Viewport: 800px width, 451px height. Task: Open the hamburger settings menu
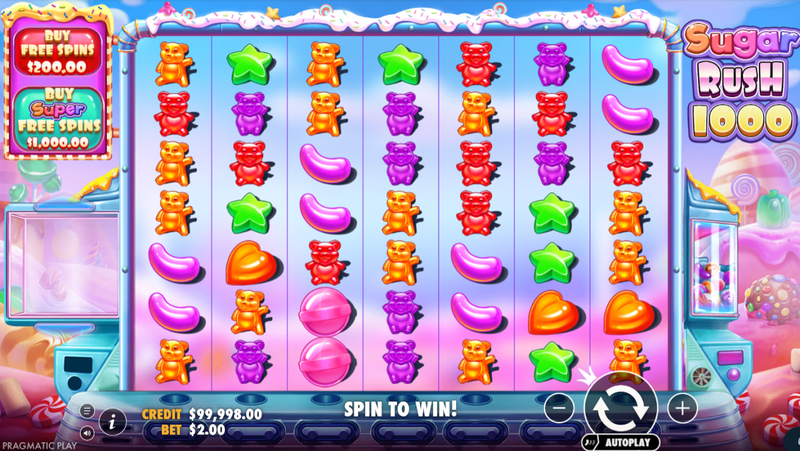coord(86,411)
